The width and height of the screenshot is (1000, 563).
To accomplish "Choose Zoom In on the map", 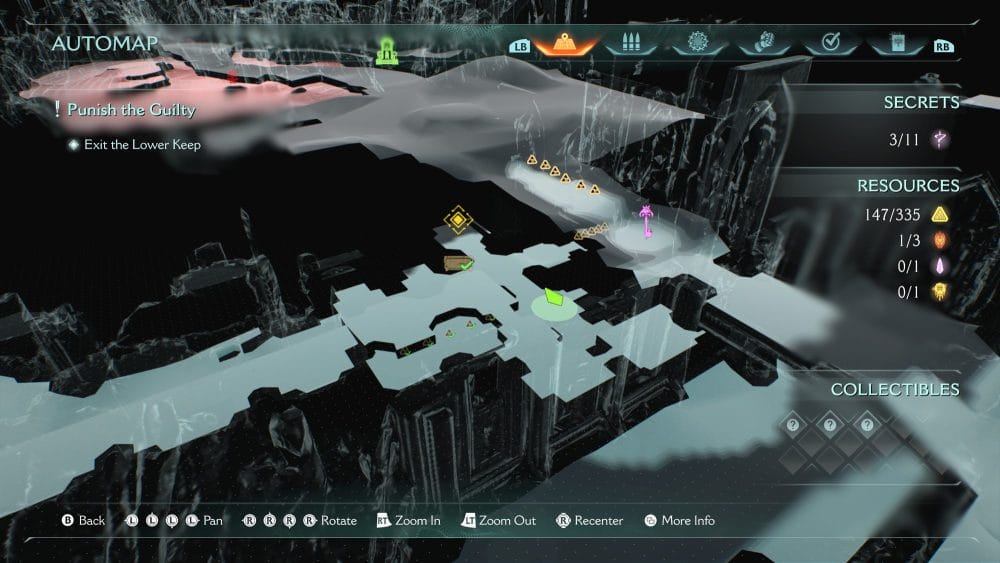I will click(x=408, y=521).
